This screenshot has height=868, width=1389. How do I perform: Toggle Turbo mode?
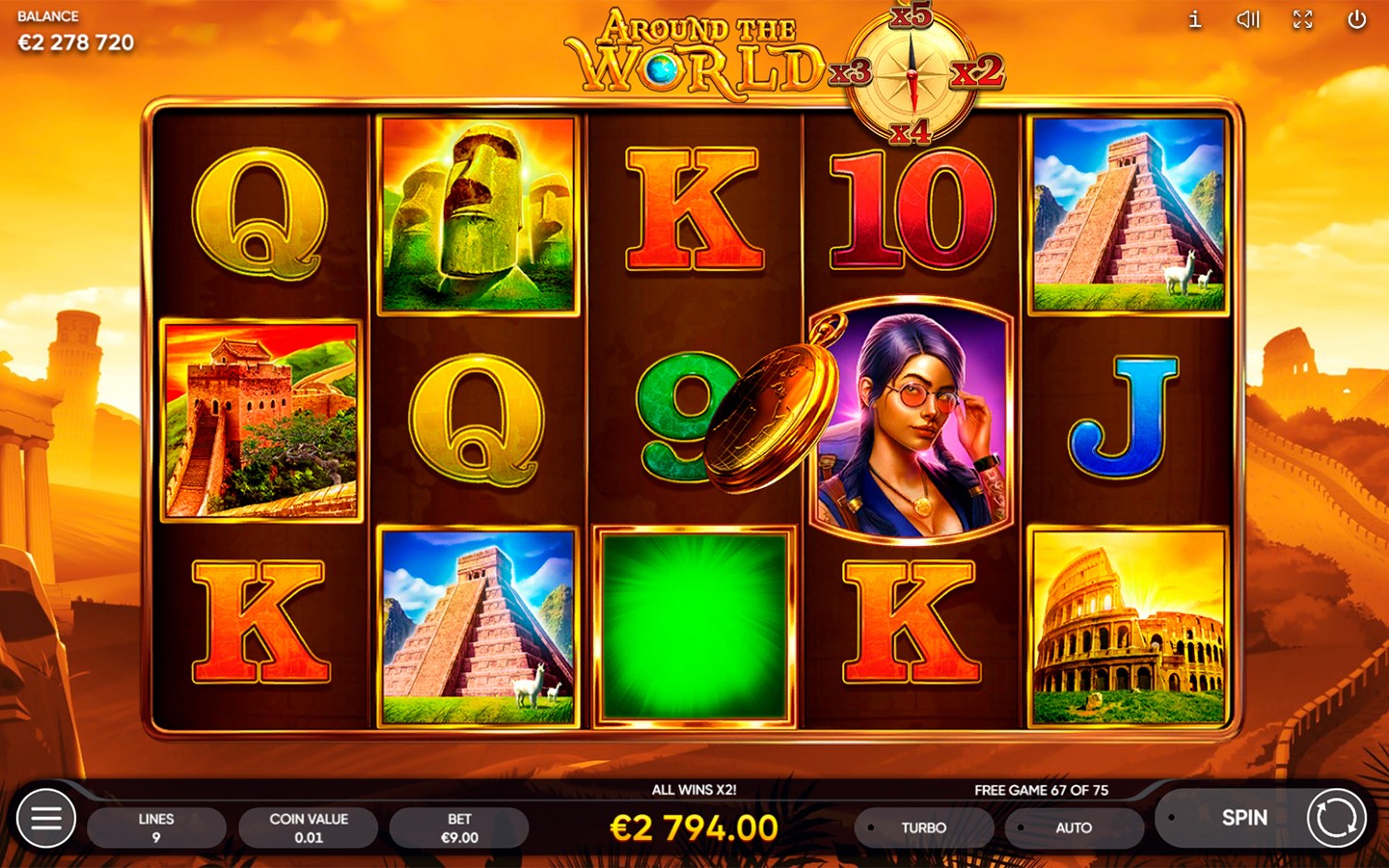923,827
